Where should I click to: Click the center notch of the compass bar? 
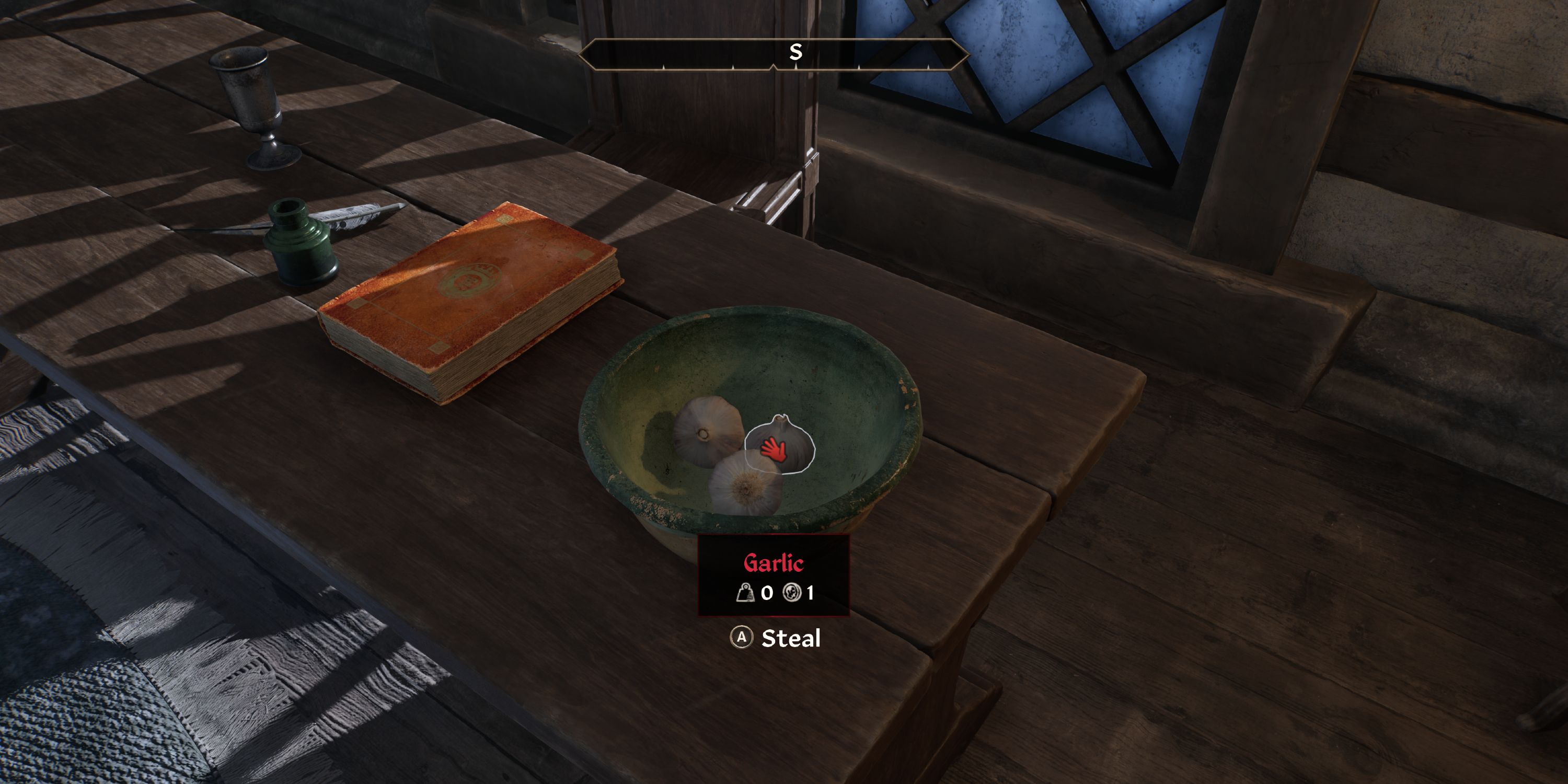point(774,68)
